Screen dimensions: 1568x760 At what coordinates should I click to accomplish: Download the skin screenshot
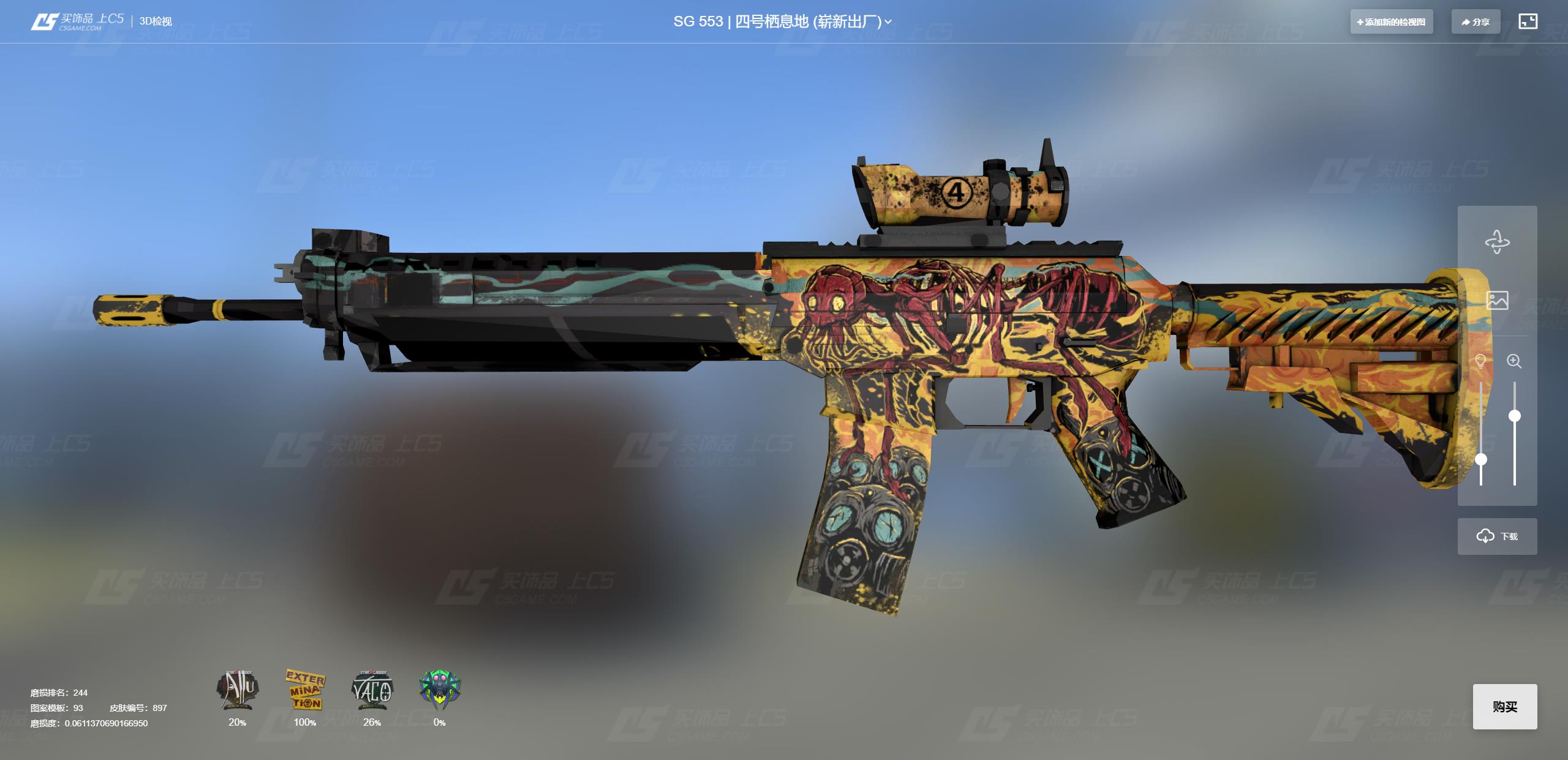1497,536
